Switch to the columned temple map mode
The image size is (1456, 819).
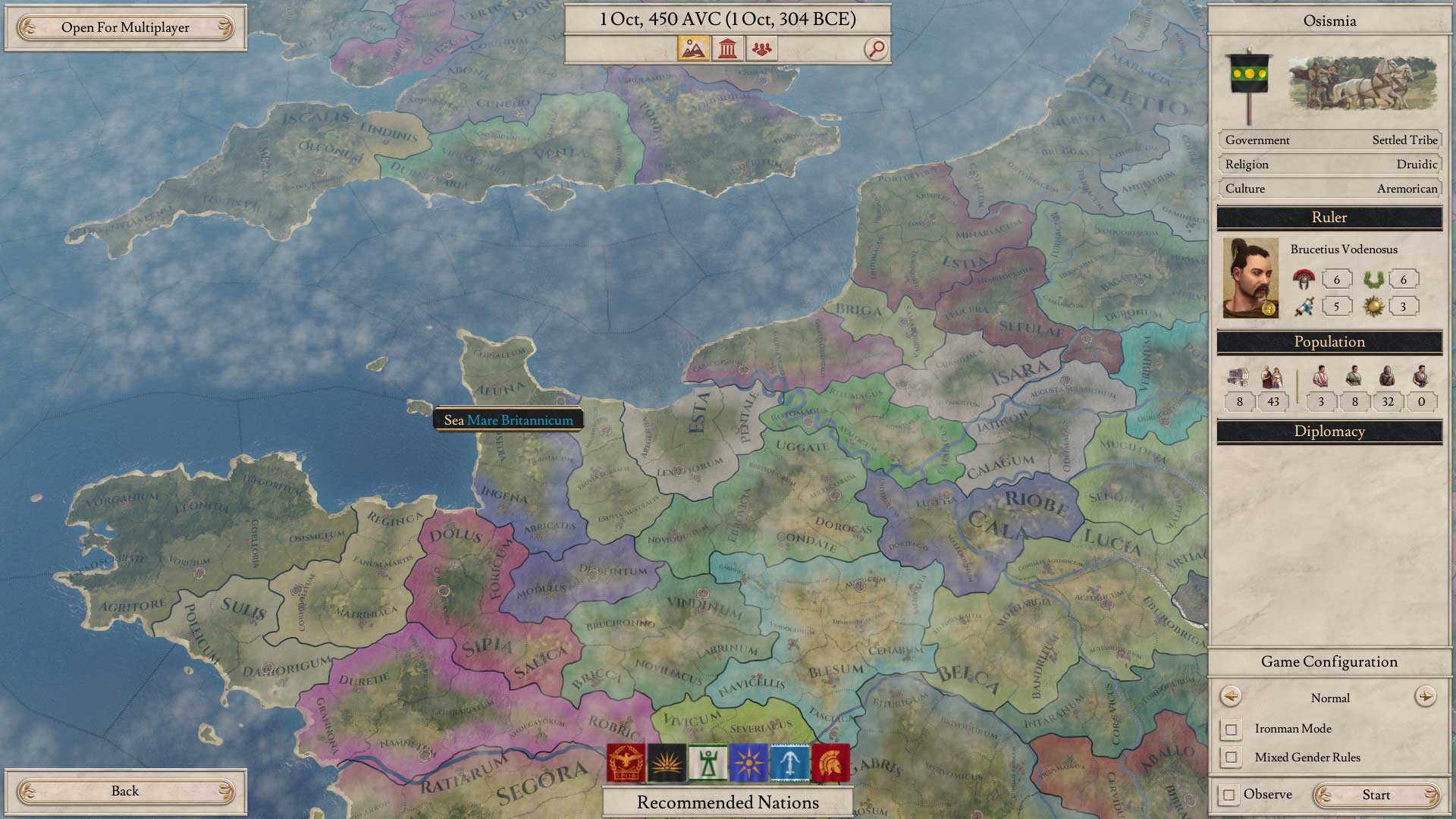pos(728,49)
